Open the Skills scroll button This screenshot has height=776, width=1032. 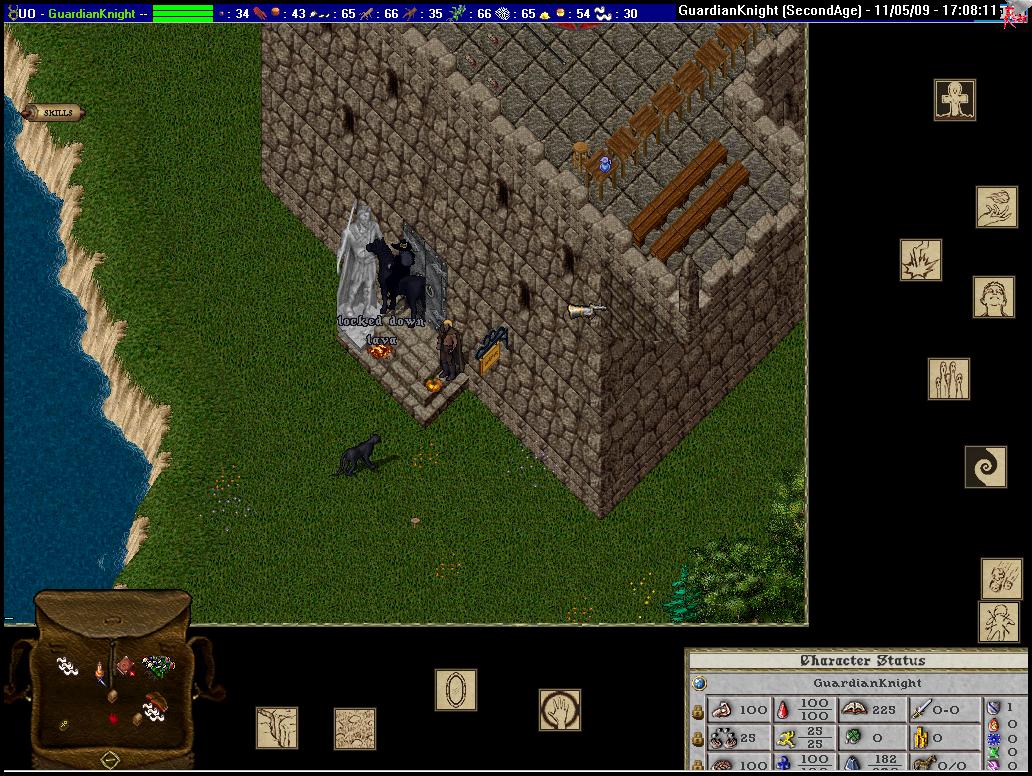(x=56, y=113)
